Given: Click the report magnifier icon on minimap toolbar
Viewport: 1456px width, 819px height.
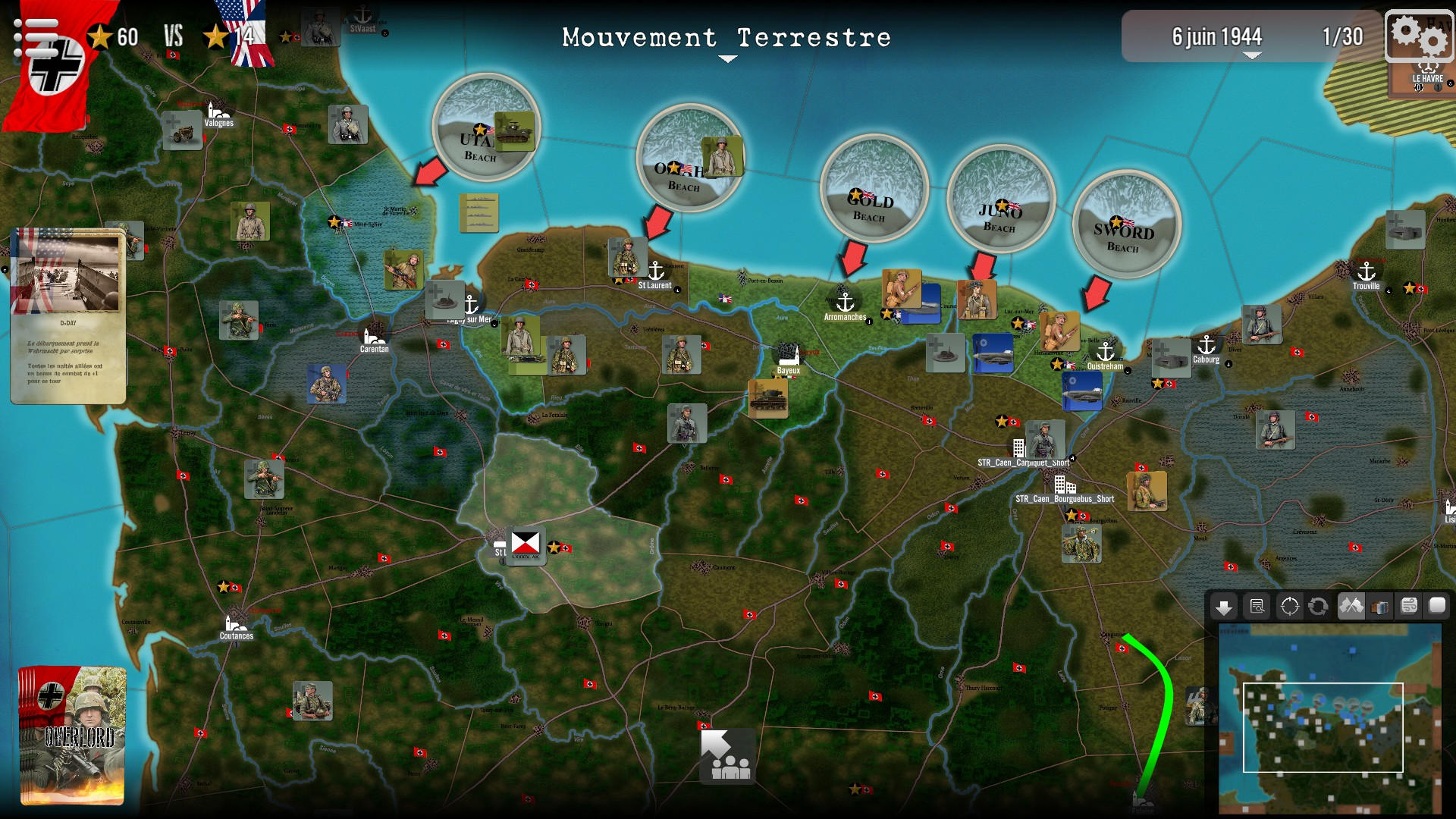Looking at the screenshot, I should [x=1257, y=607].
